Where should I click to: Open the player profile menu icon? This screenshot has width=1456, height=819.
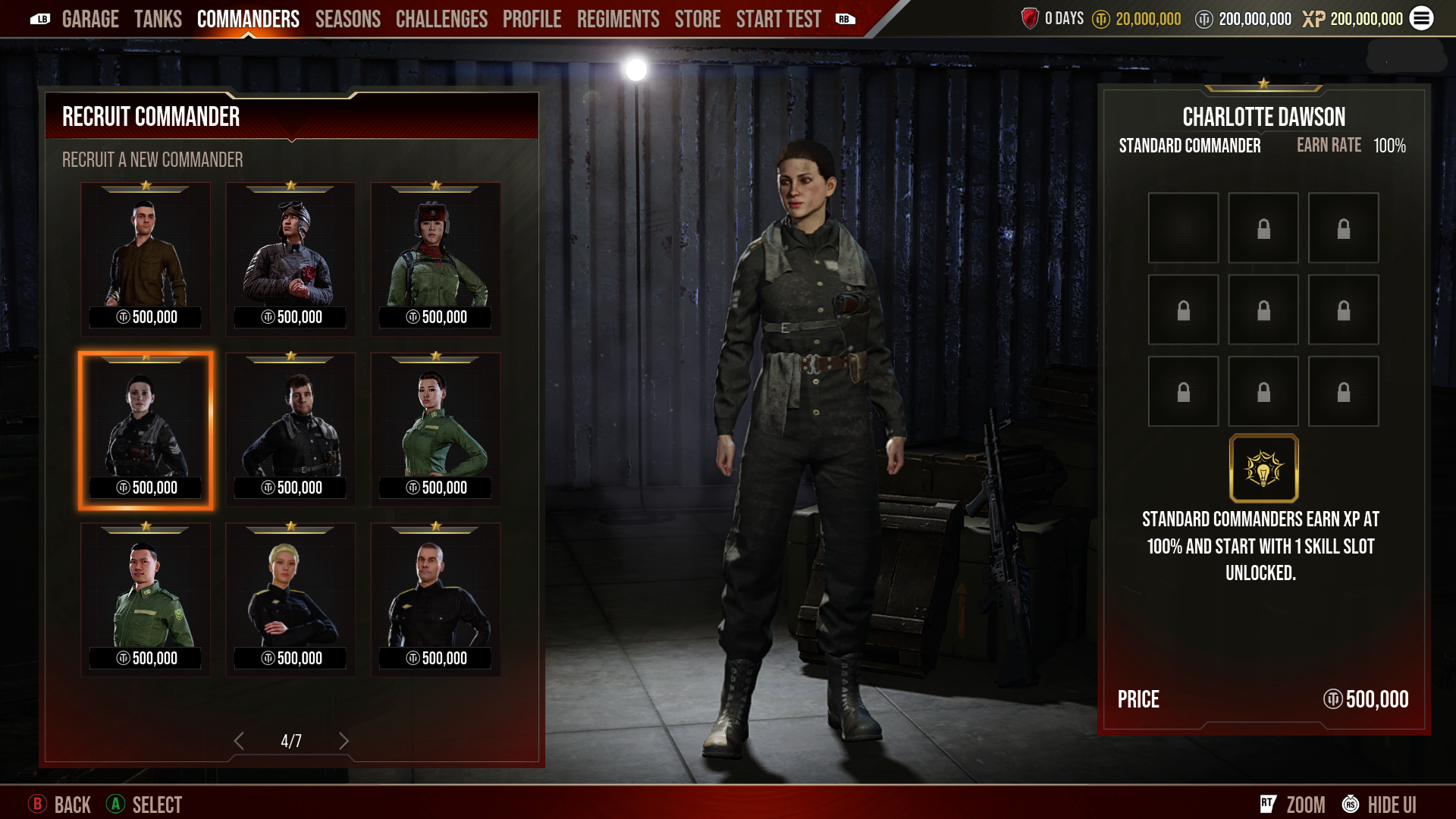(x=1422, y=19)
